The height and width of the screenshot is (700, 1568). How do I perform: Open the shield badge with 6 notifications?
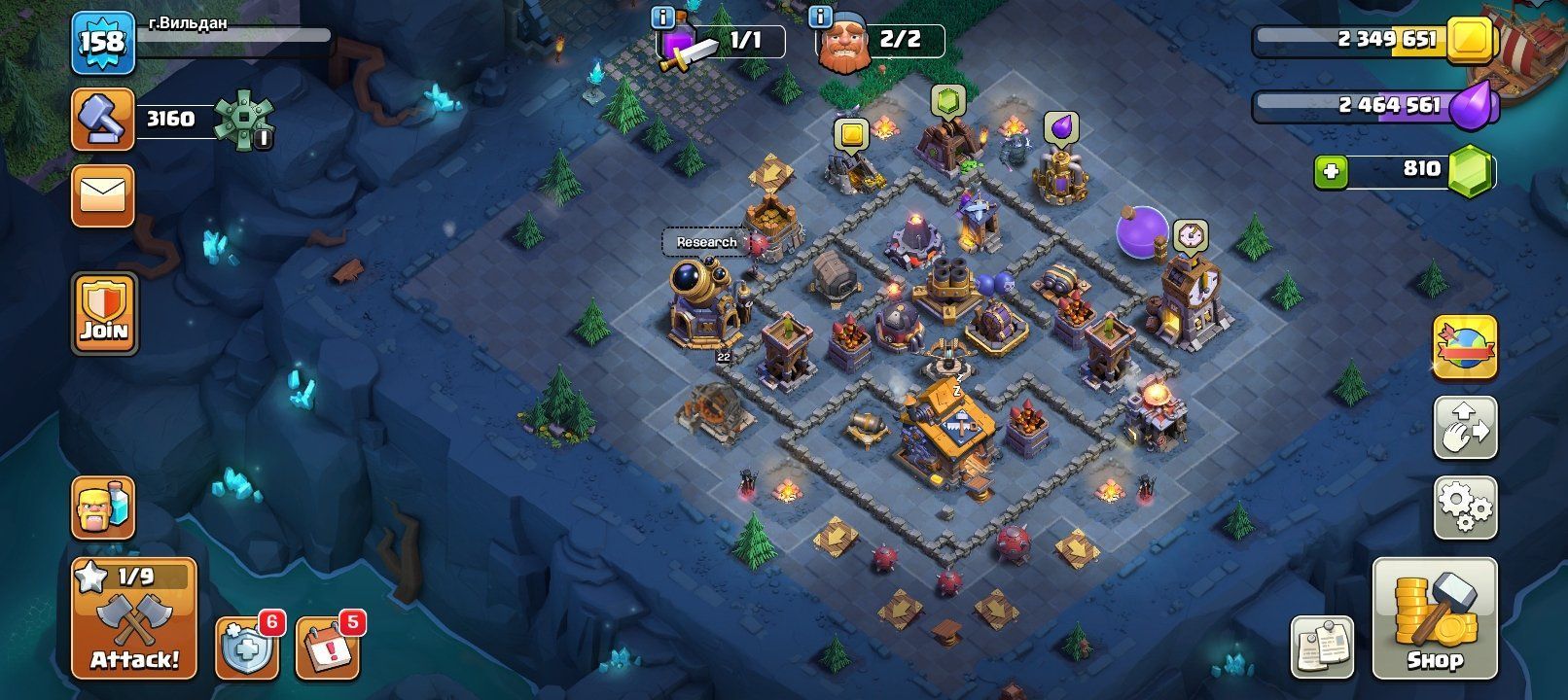pyautogui.click(x=246, y=647)
